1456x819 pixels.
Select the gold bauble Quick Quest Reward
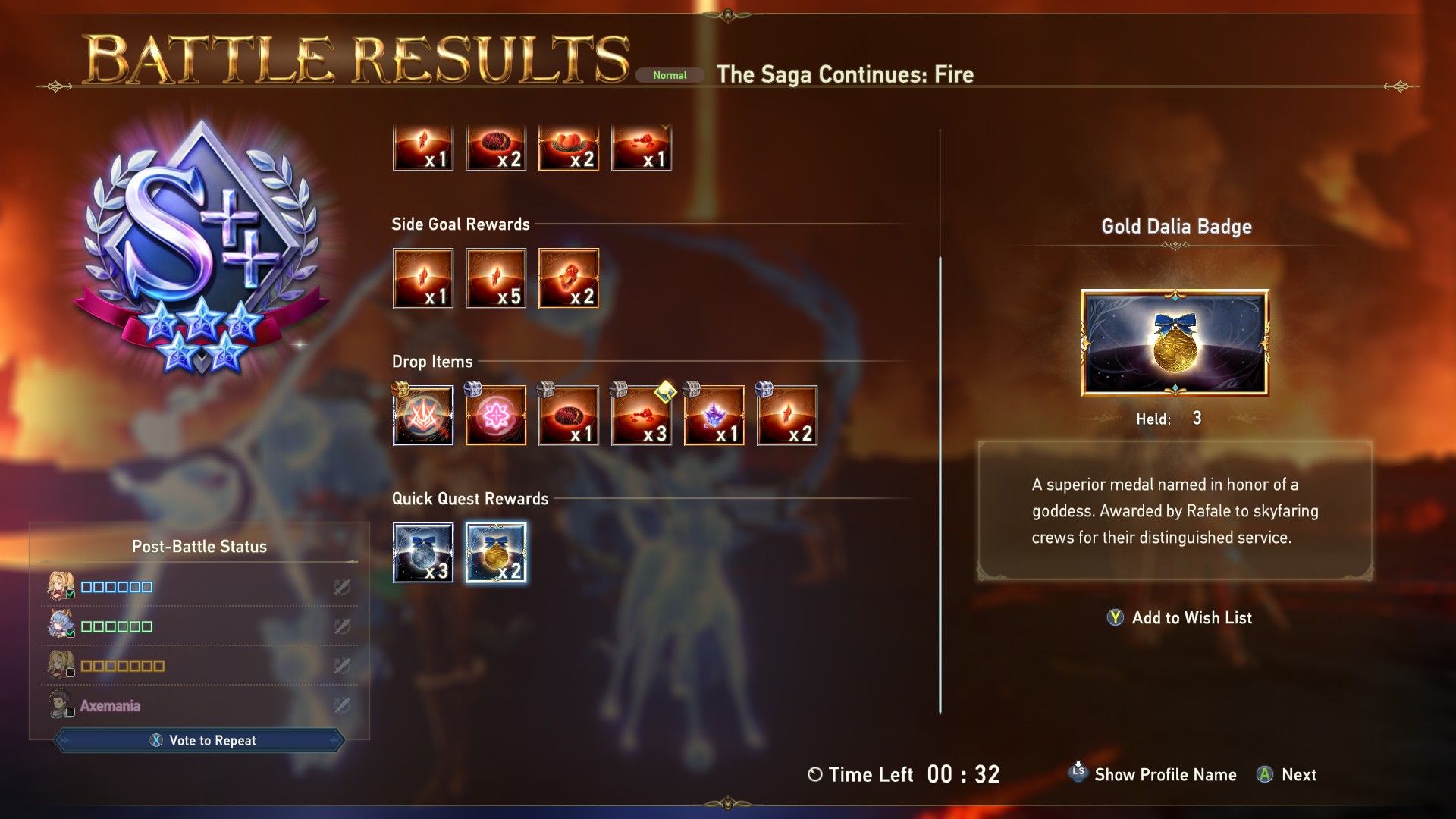click(x=495, y=552)
